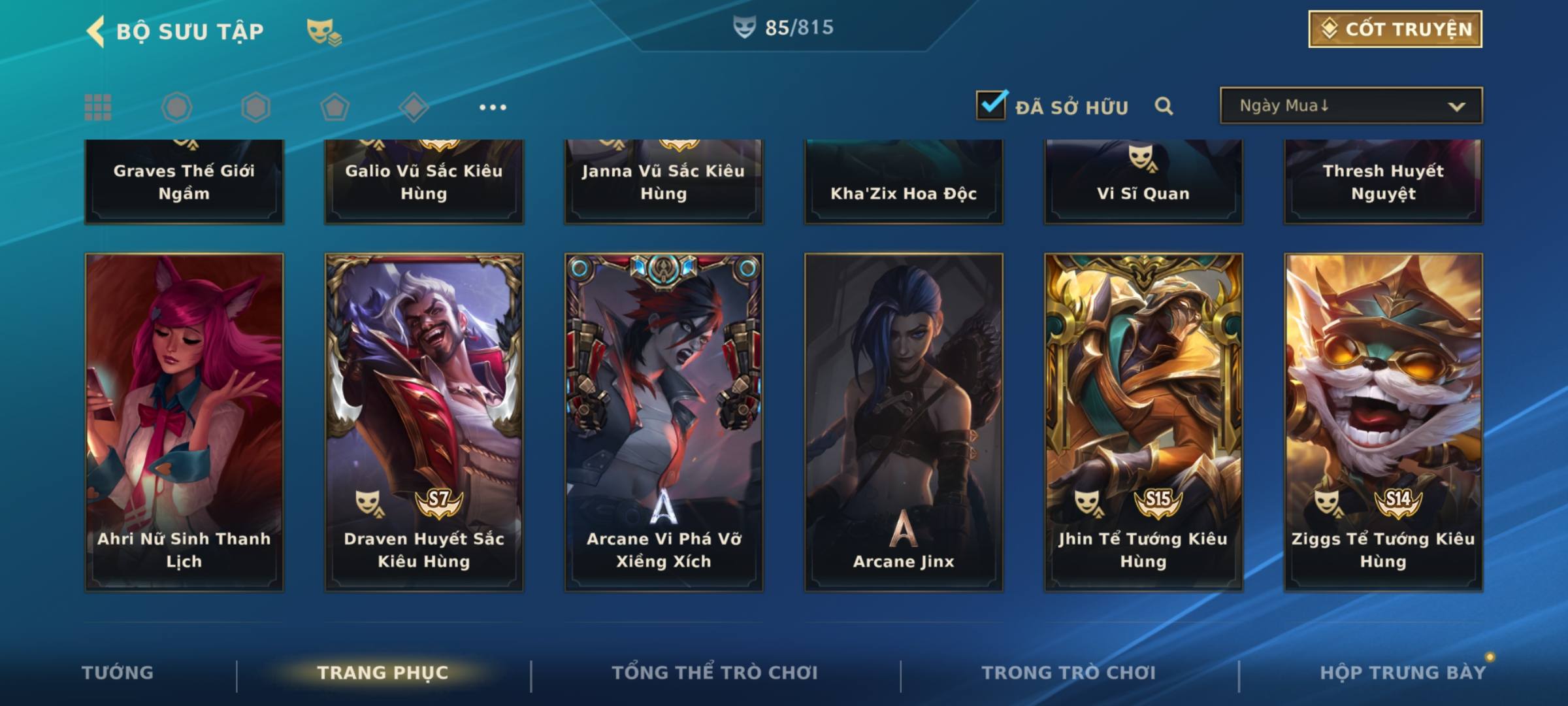Toggle the Đã Sở Hữu checkbox
Viewport: 1568px width, 706px height.
click(990, 105)
